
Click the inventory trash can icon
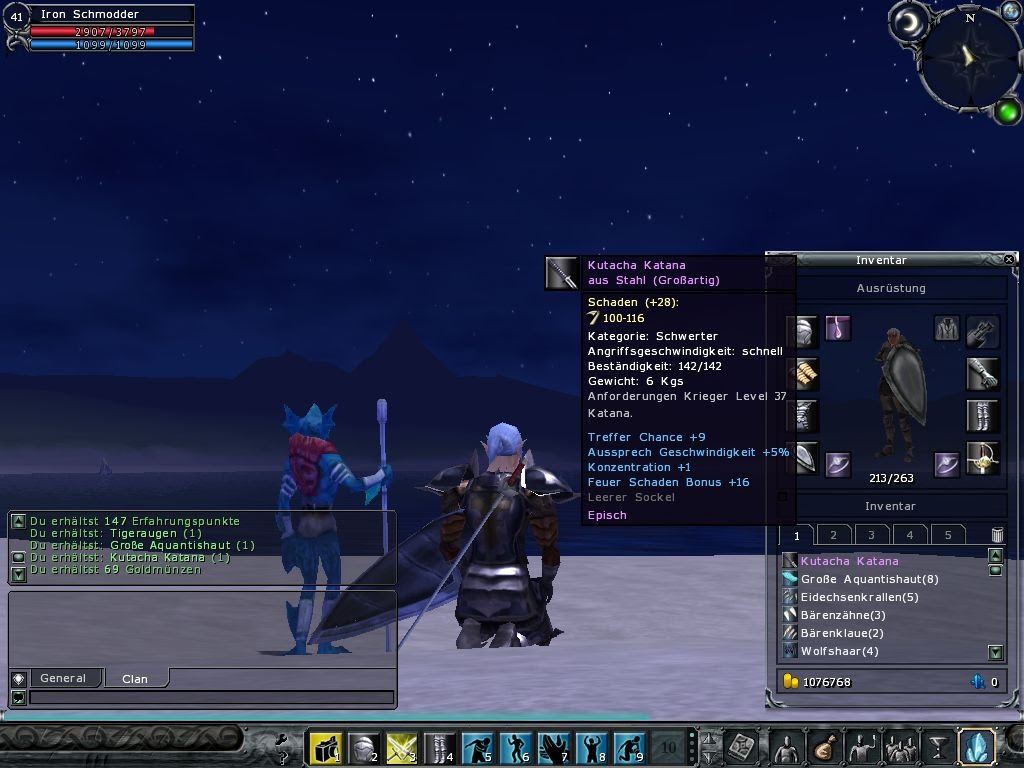coord(996,535)
